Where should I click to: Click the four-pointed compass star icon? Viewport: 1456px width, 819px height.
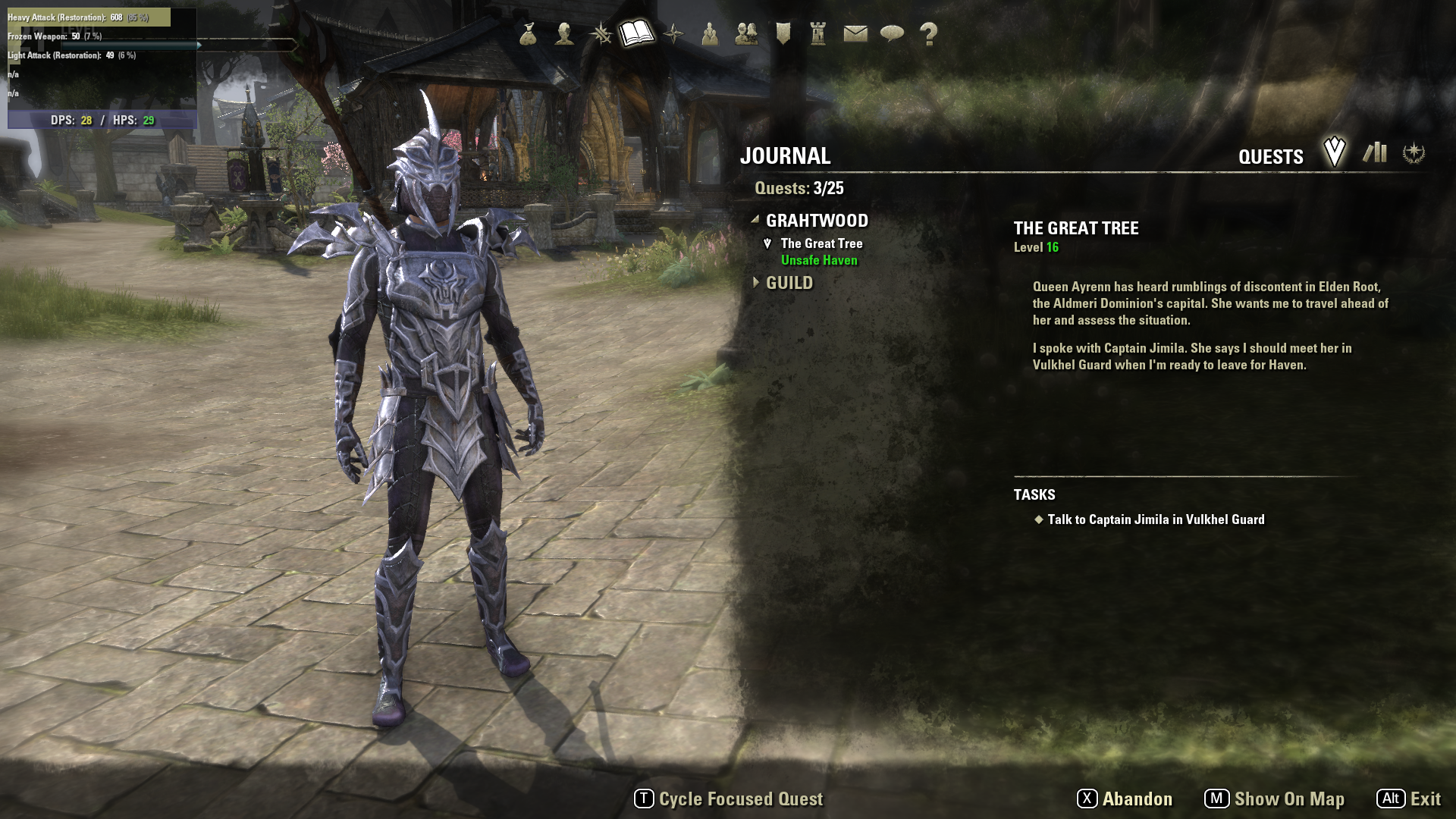coord(673,33)
